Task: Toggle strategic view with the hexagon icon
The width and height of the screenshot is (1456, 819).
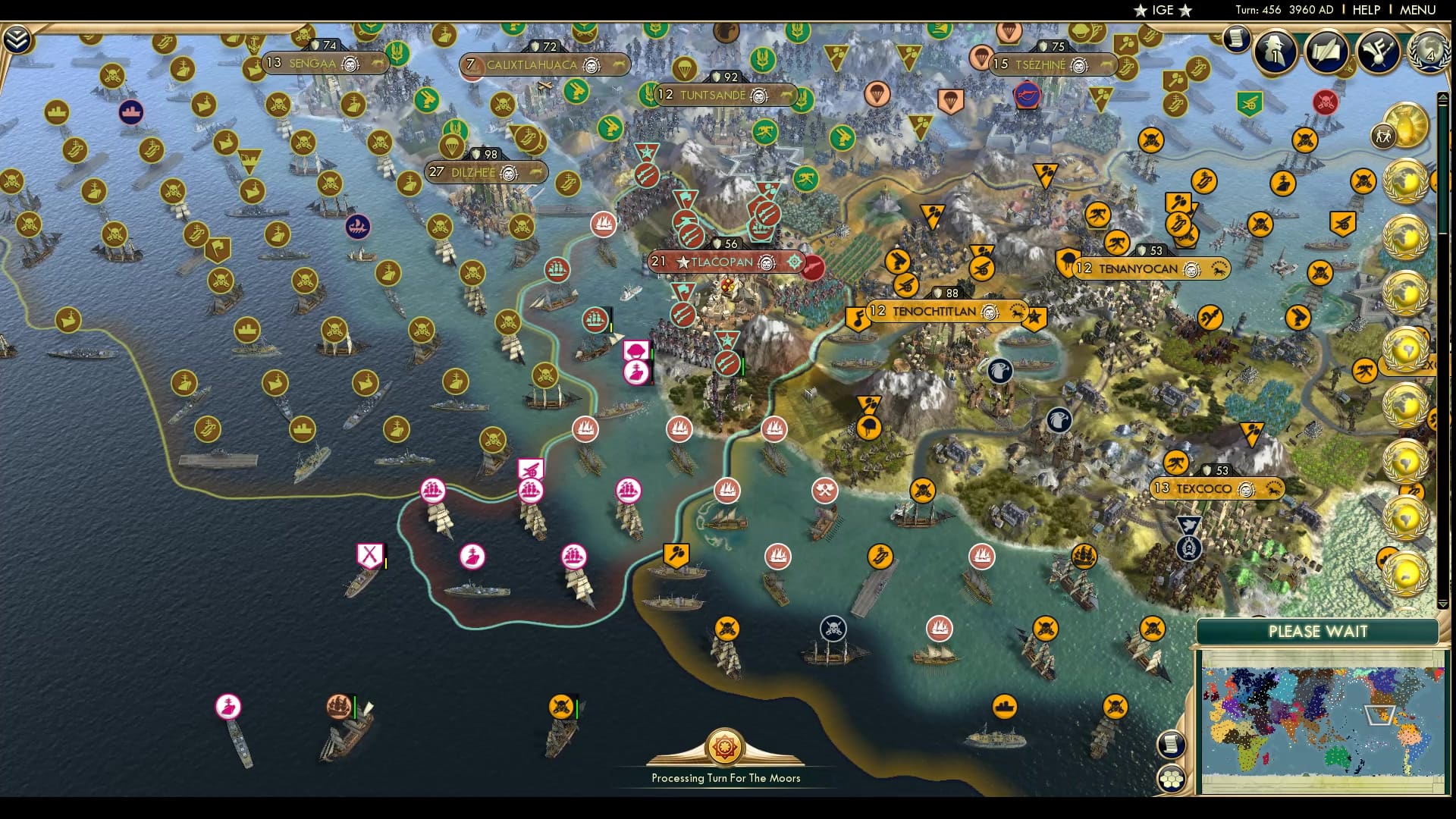Action: (1171, 778)
